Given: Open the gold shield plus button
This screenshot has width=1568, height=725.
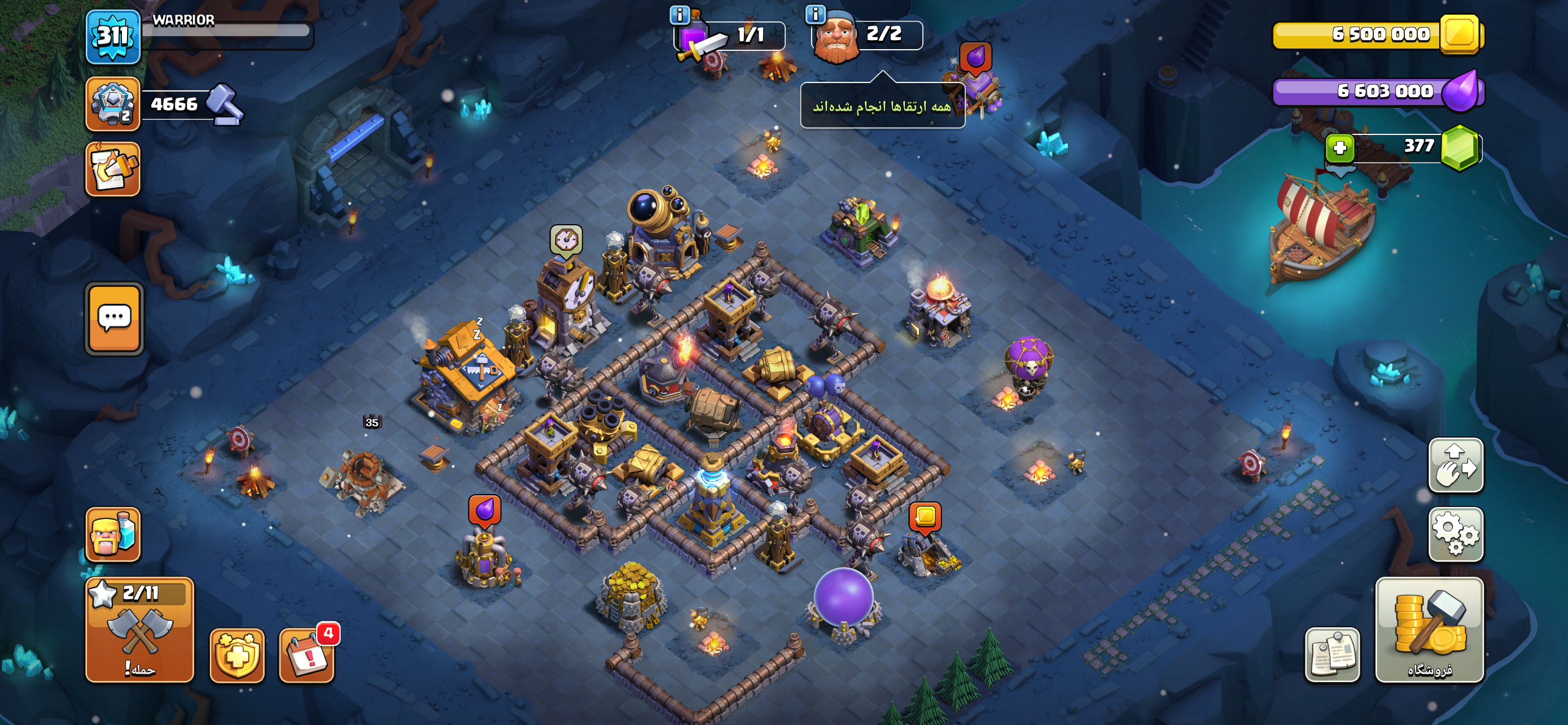Looking at the screenshot, I should pos(237,656).
